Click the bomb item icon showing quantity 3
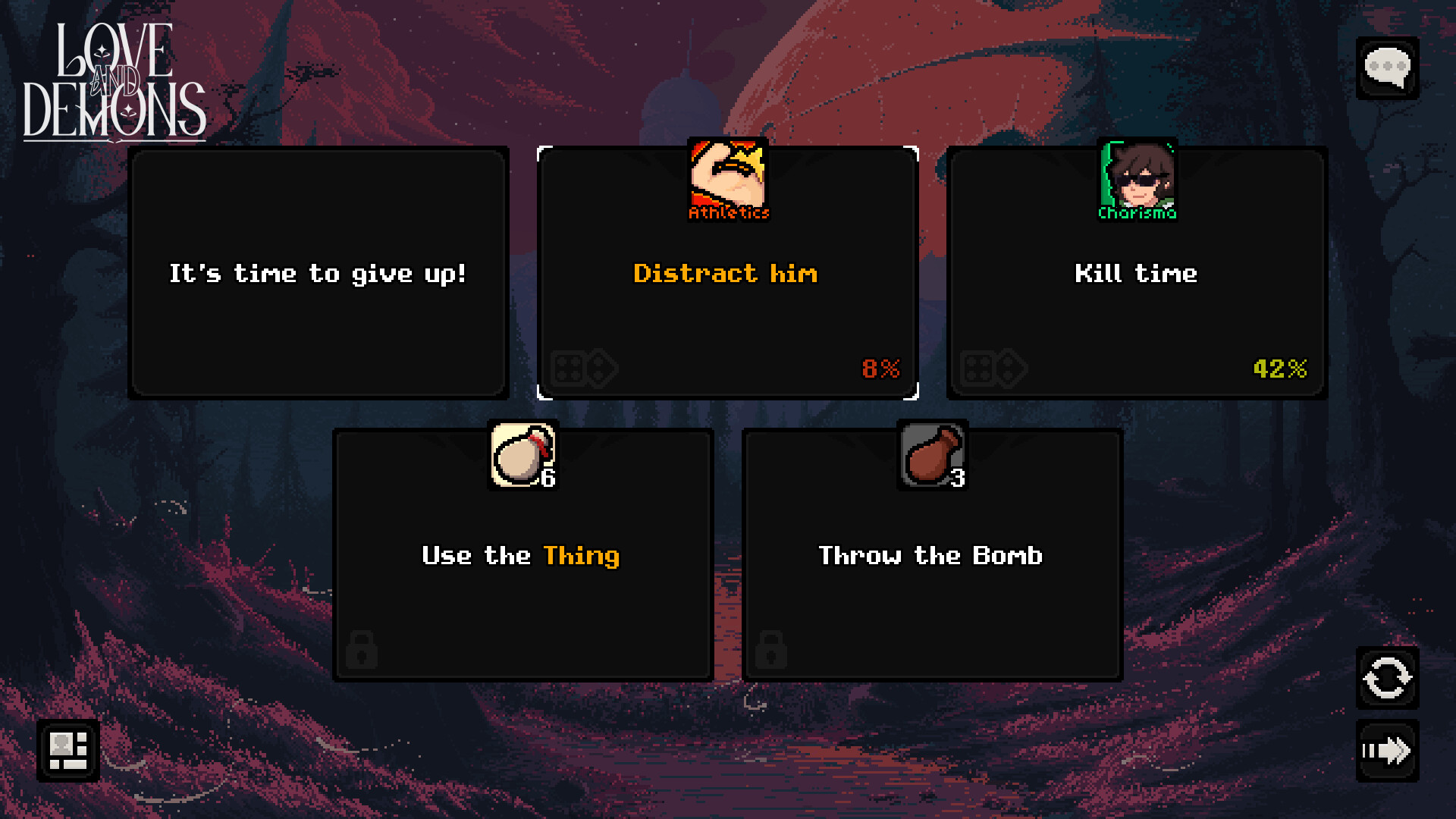This screenshot has height=819, width=1456. (931, 453)
